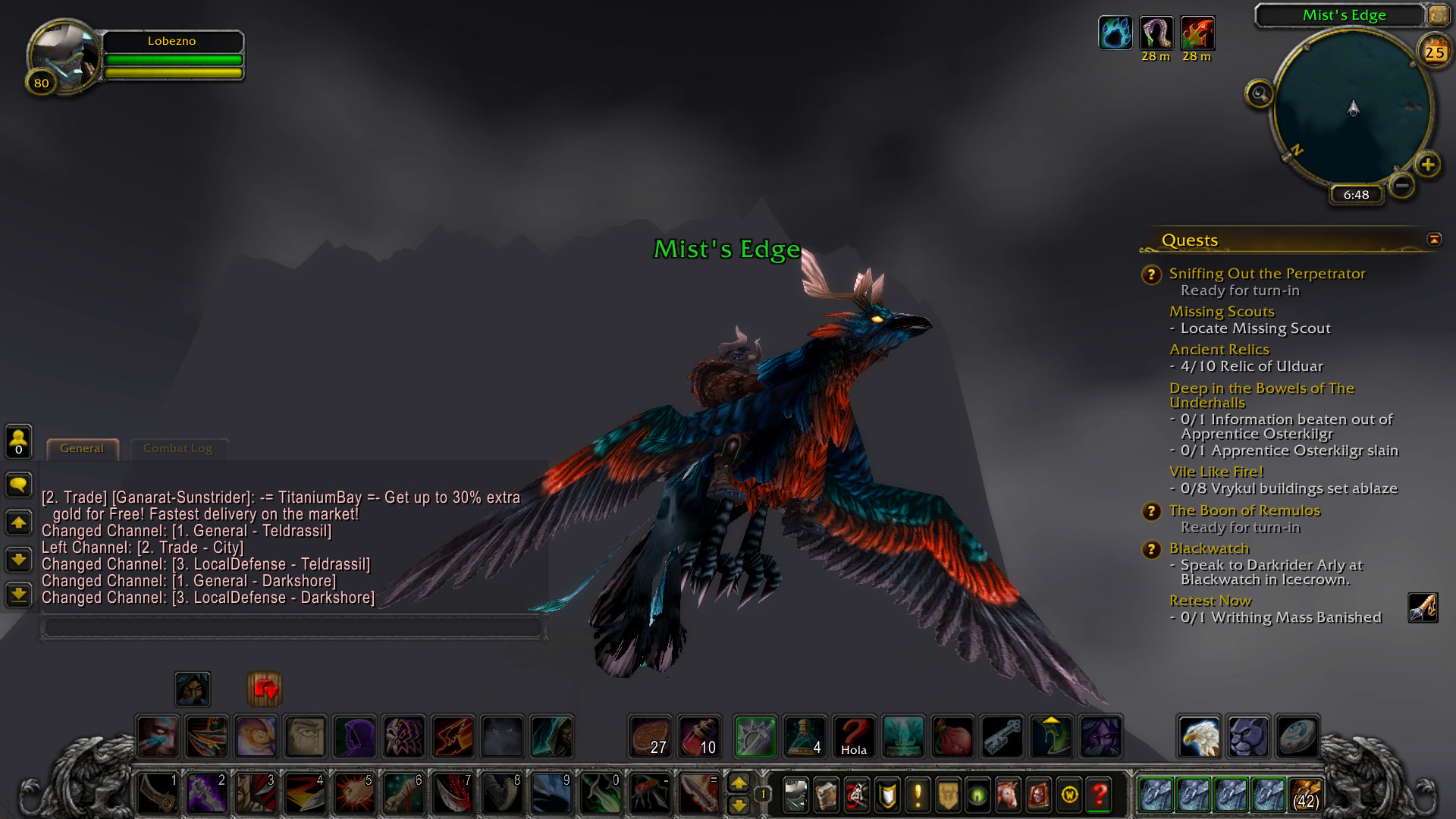Screen dimensions: 1456x819
Task: Open the minimap tracking magnifier button
Action: click(x=1260, y=94)
